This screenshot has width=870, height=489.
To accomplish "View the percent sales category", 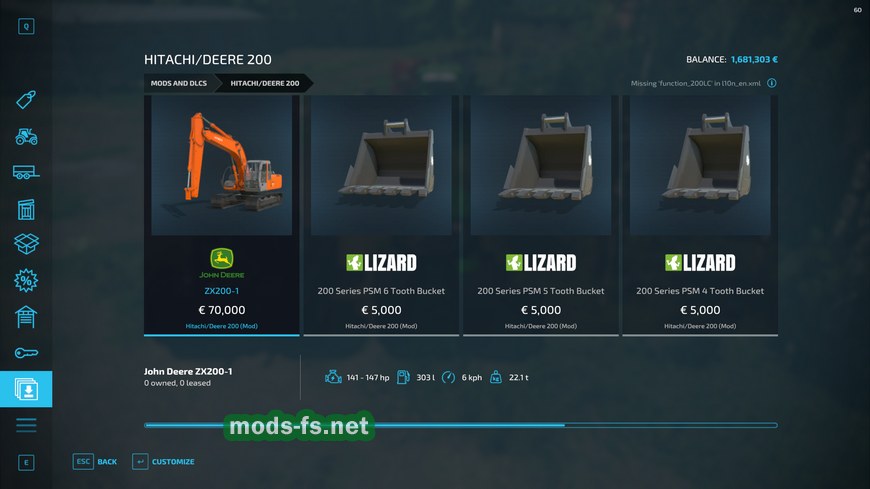I will (26, 281).
